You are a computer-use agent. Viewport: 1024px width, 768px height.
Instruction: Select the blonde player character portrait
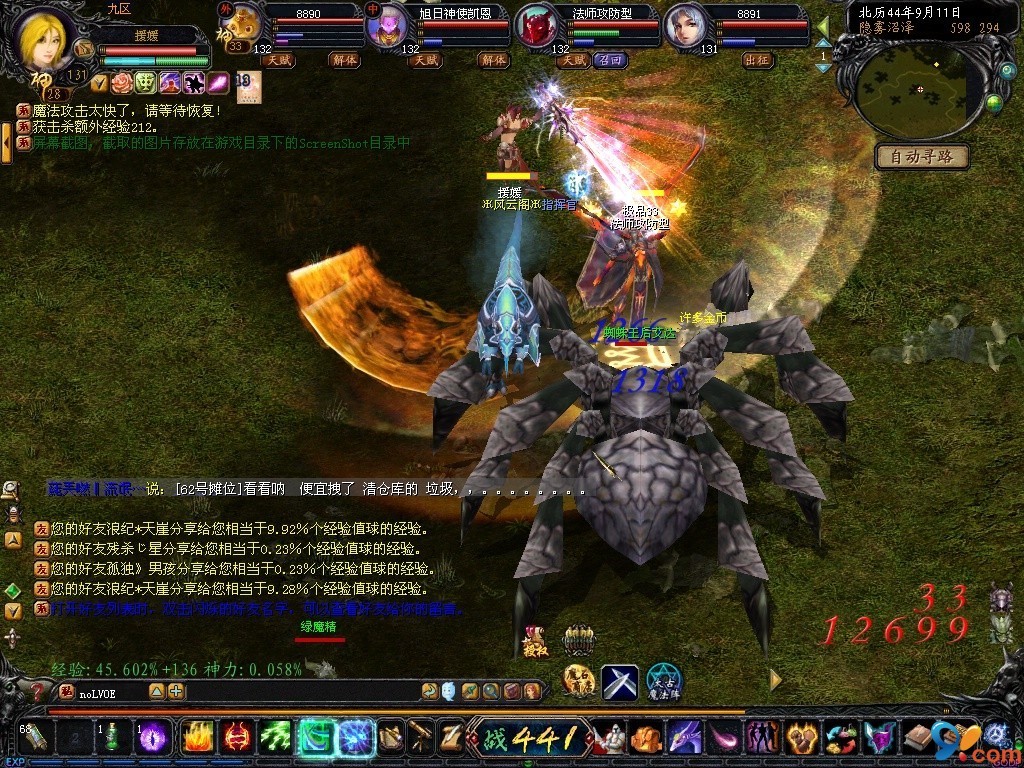pos(45,38)
